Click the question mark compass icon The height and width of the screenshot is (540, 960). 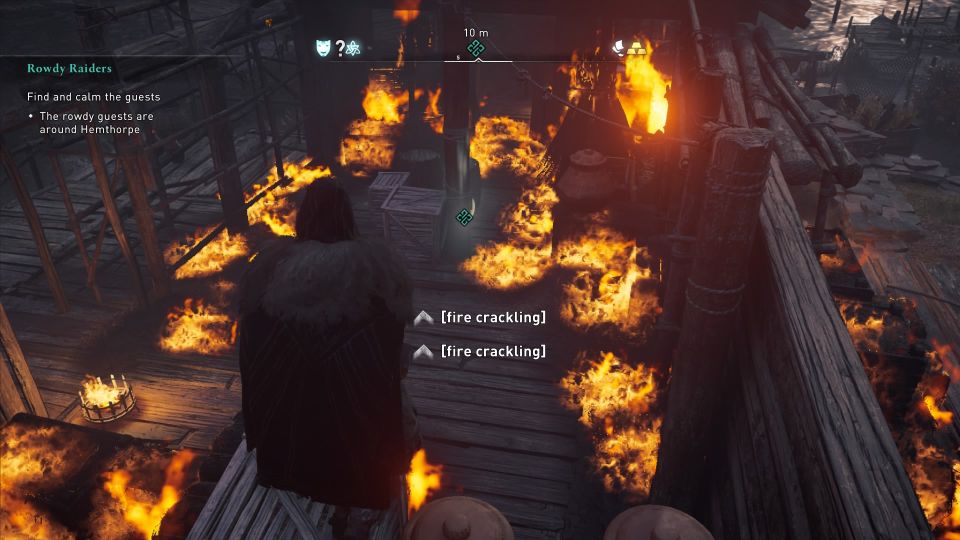pos(339,47)
